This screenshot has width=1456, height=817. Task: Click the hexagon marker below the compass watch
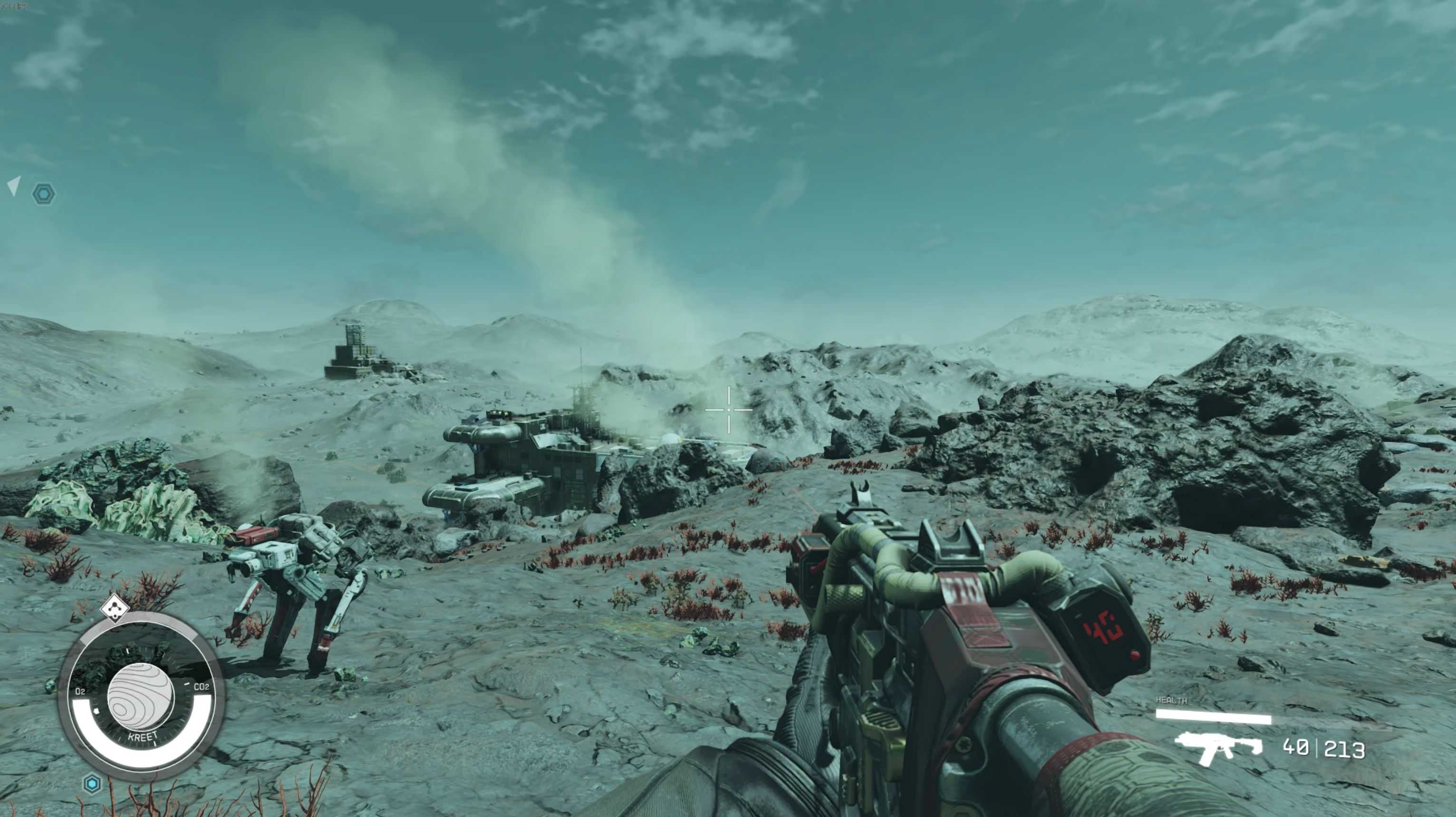[92, 784]
